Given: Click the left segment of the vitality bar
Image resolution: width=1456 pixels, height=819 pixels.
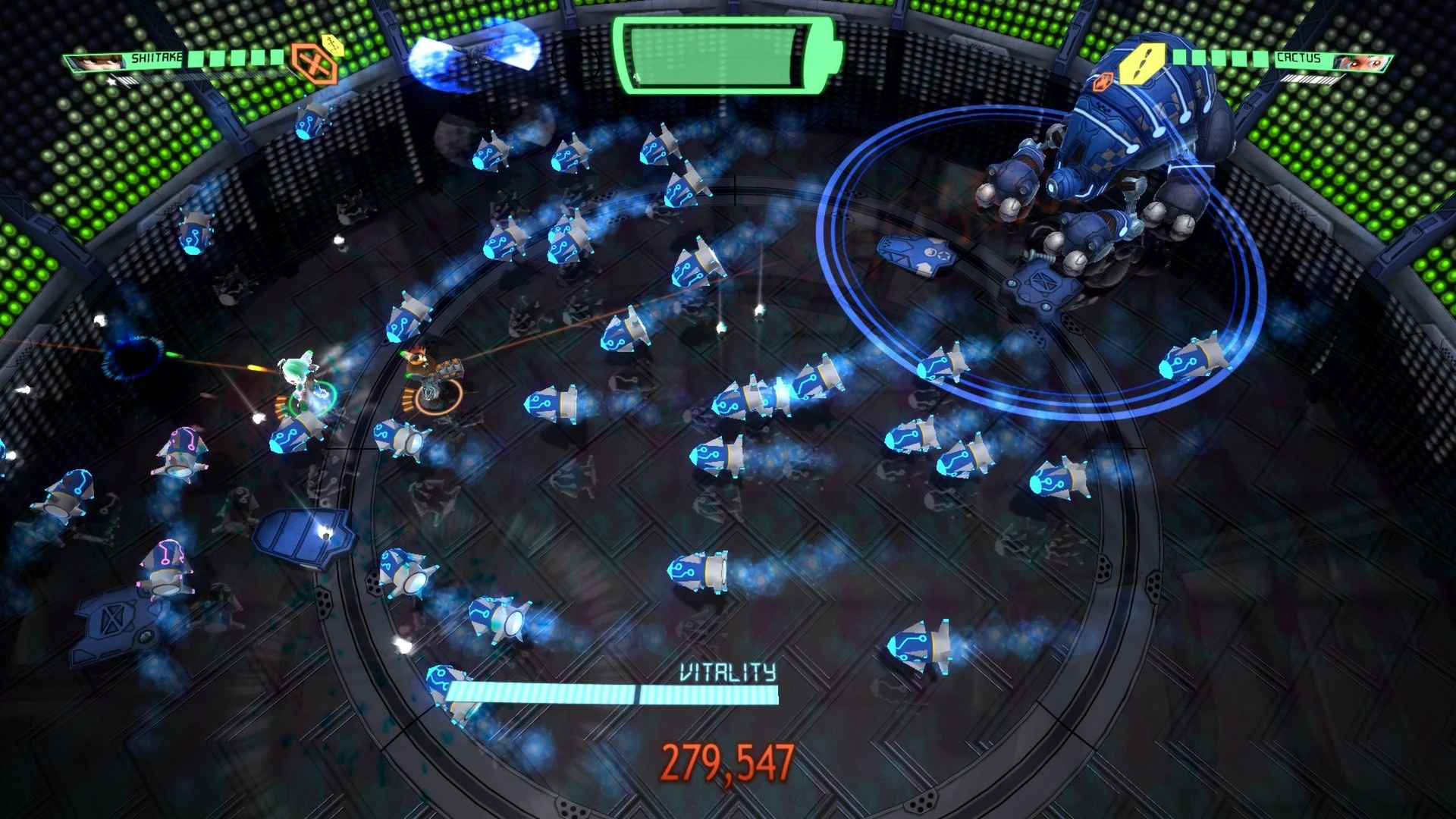Looking at the screenshot, I should (x=542, y=693).
